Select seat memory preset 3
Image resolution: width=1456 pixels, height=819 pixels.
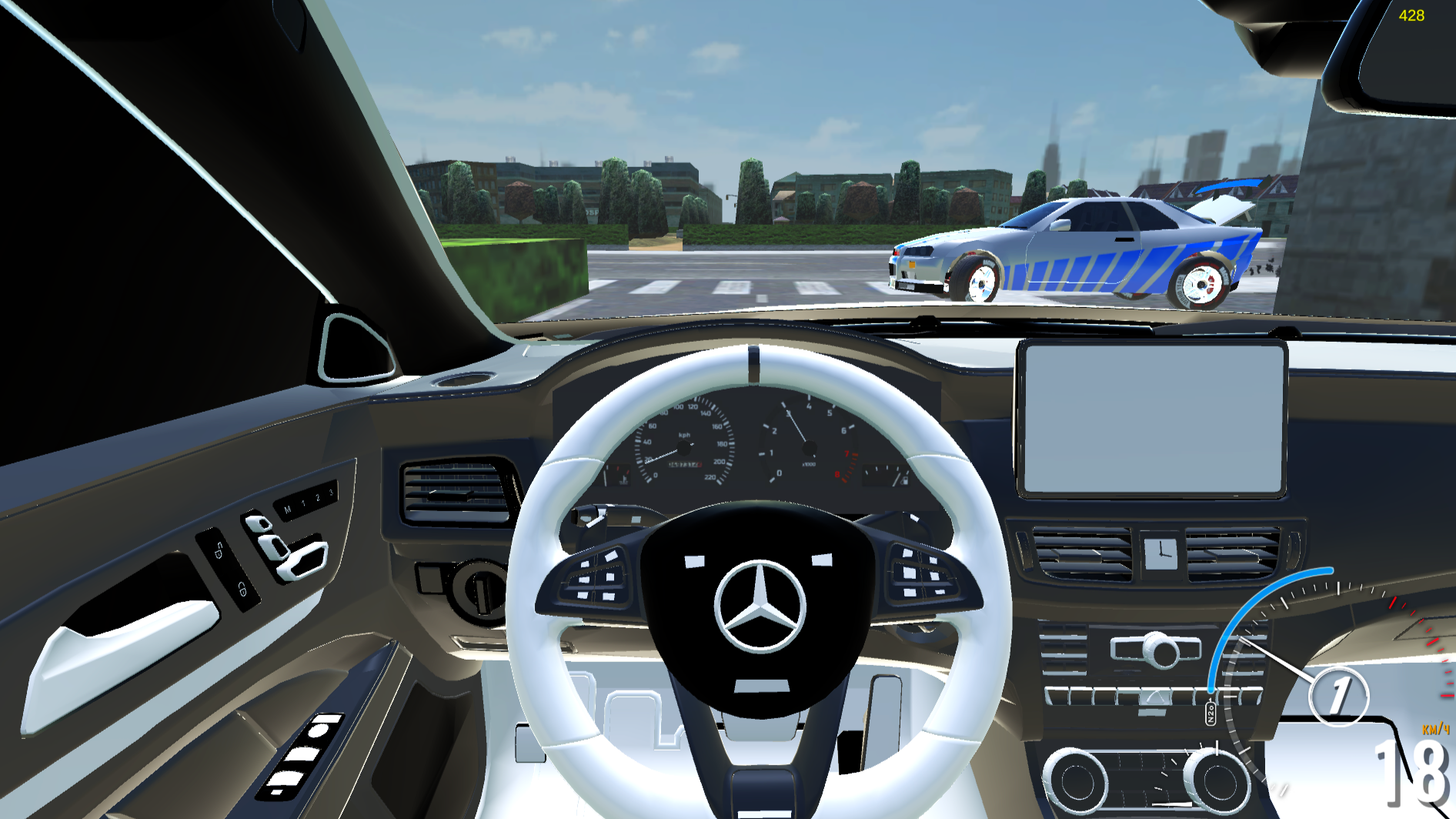coord(331,492)
